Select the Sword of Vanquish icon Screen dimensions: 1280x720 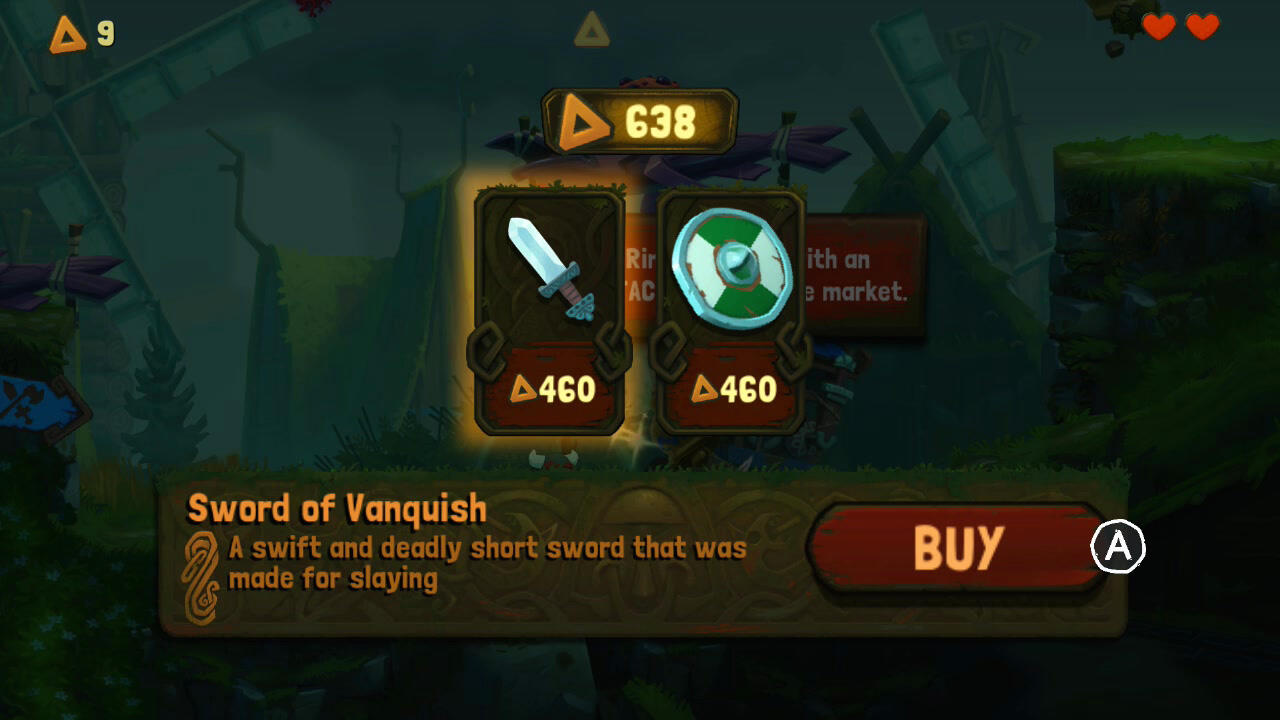(548, 270)
